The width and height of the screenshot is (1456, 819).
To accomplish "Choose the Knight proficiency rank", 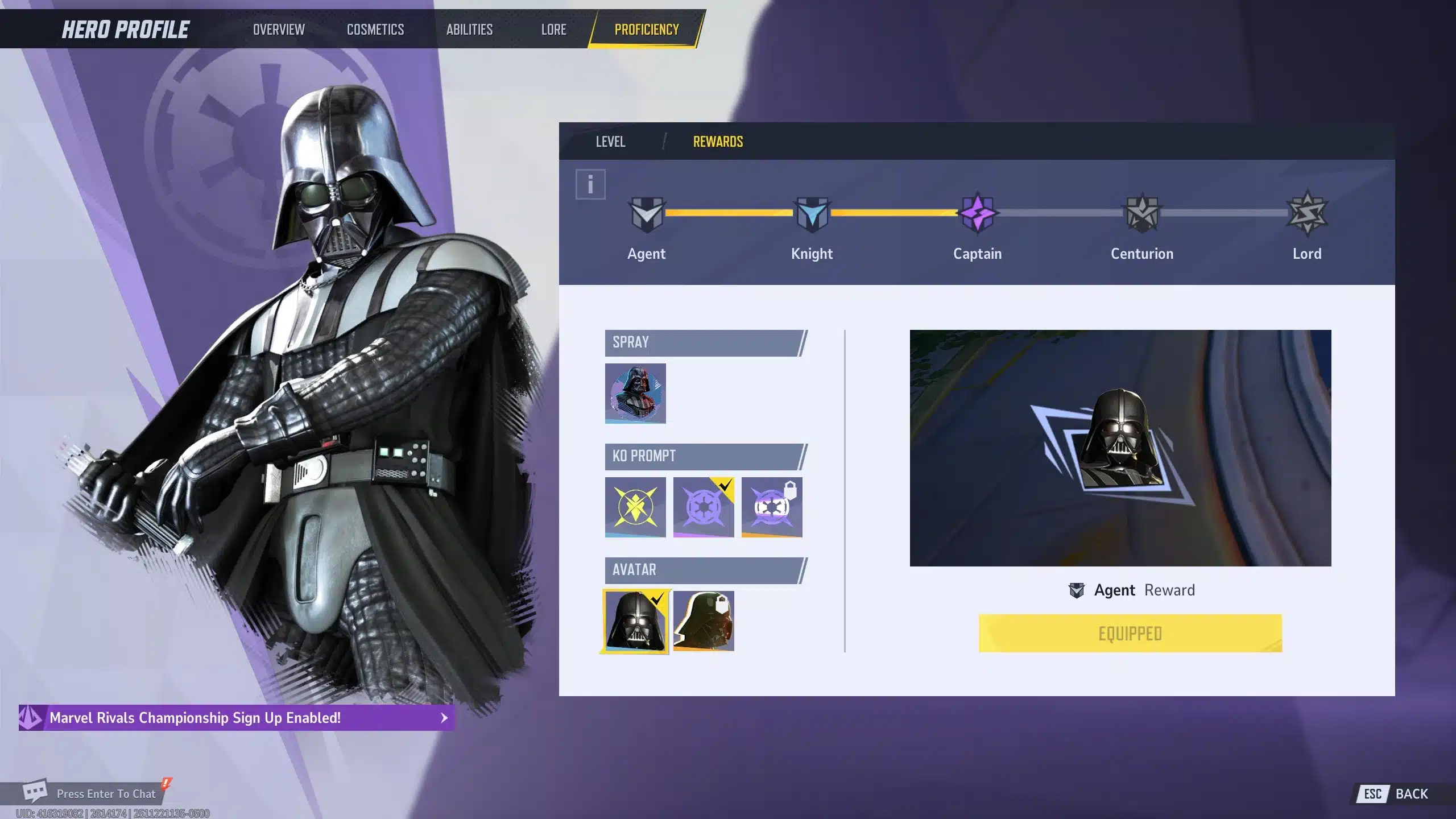I will pyautogui.click(x=812, y=214).
